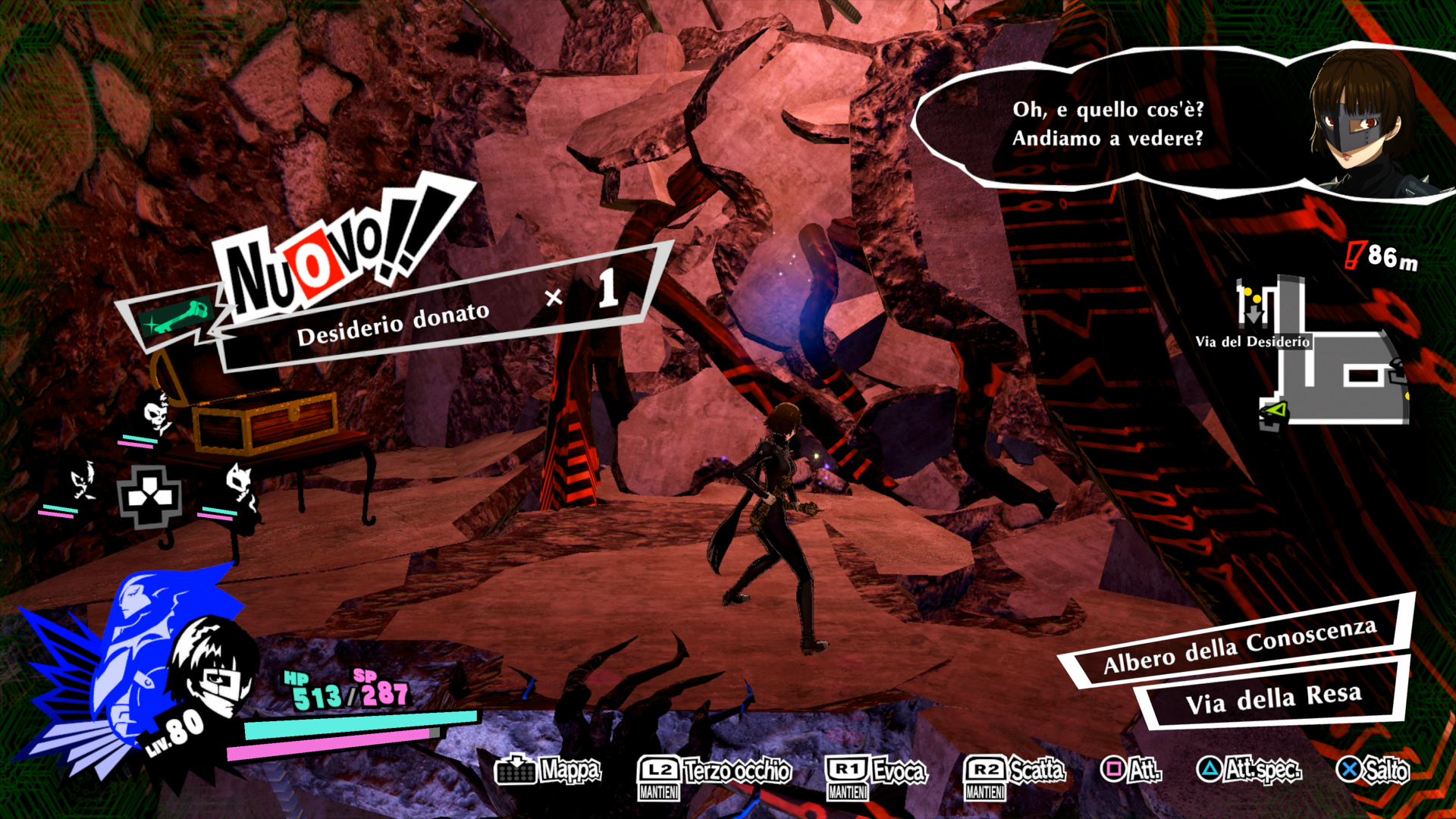Choose the Salto jump command
Image resolution: width=1456 pixels, height=819 pixels.
point(1372,770)
